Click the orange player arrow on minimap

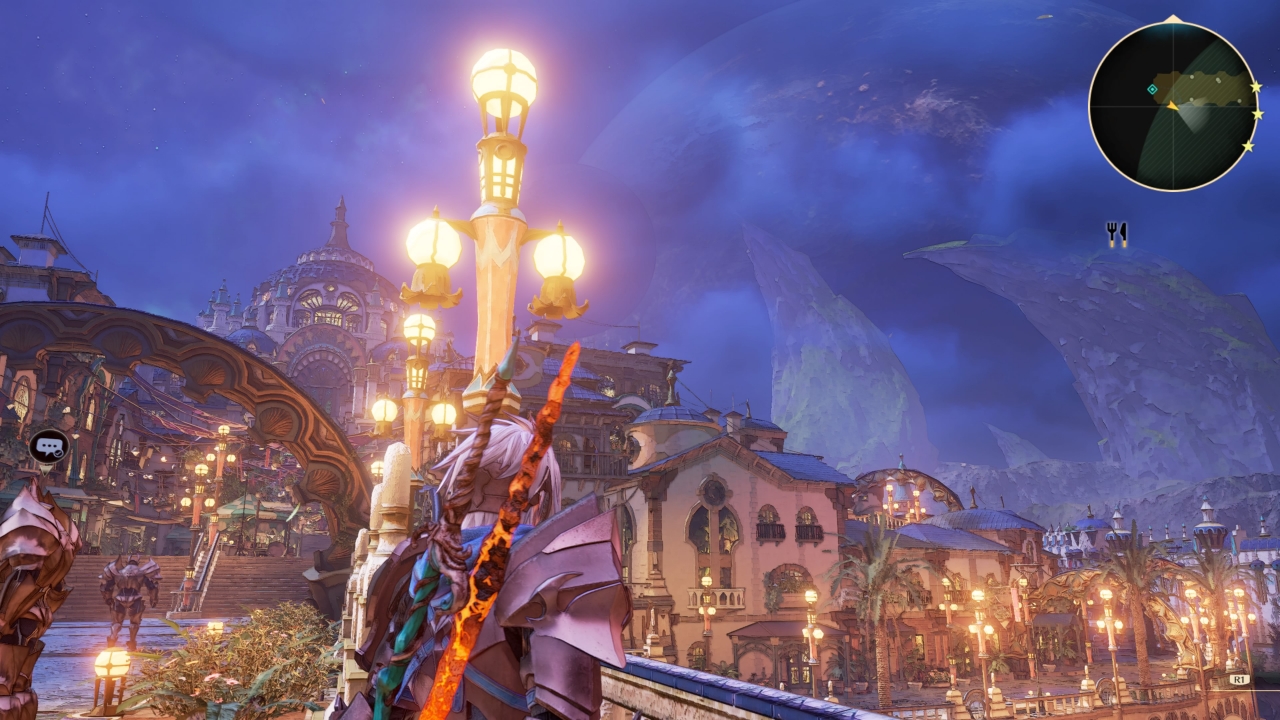click(1173, 105)
